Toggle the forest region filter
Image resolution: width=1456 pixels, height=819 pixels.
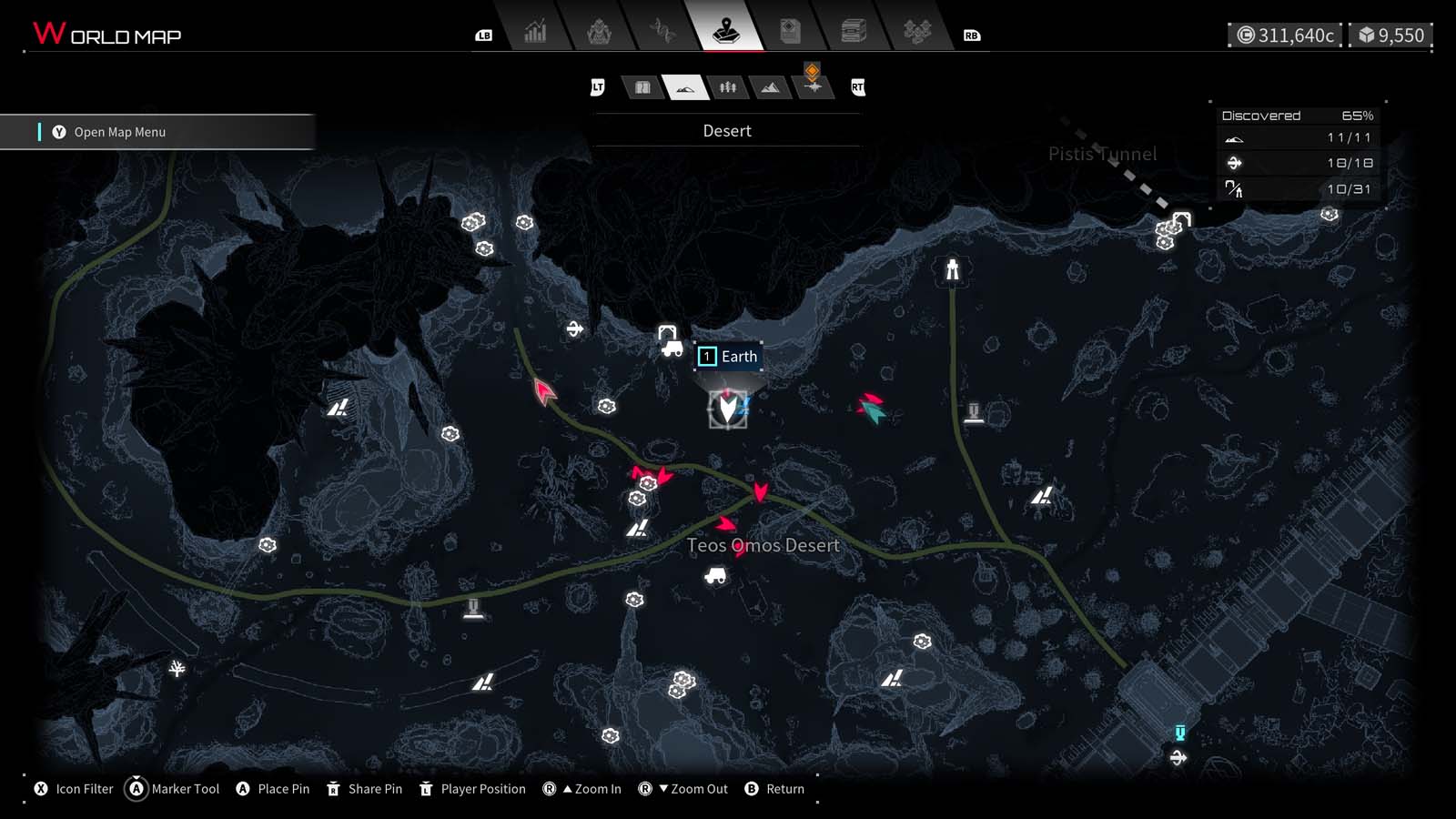tap(727, 87)
